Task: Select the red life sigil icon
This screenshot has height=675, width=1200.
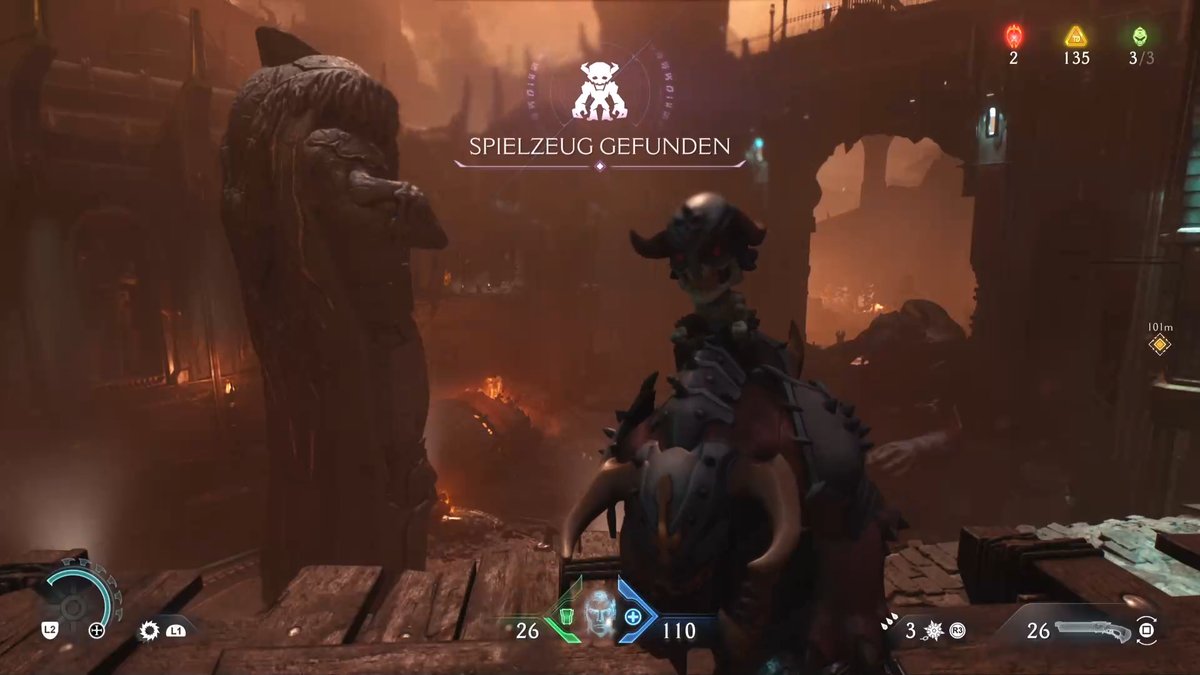Action: click(1013, 37)
